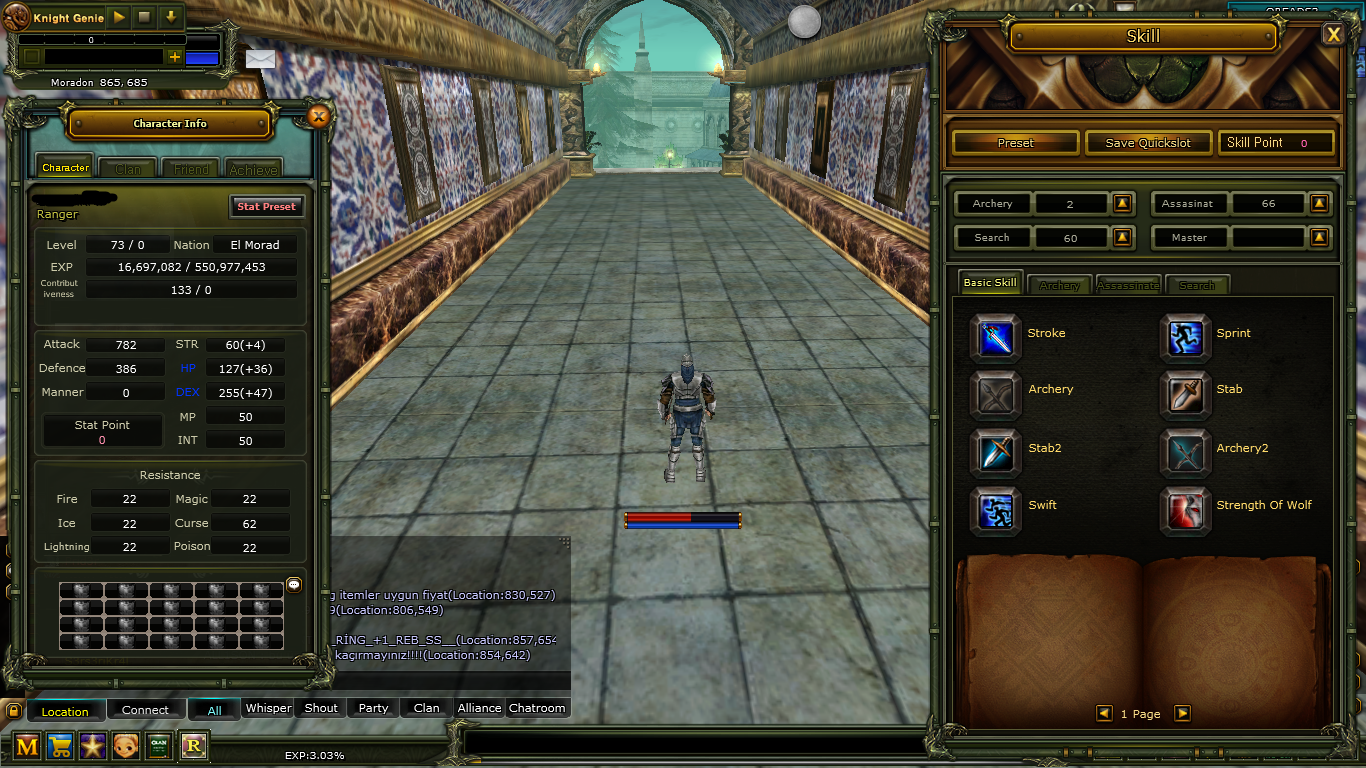Open the Power-Up Store cart icon
Screen dimensions: 1366x768
(x=59, y=745)
